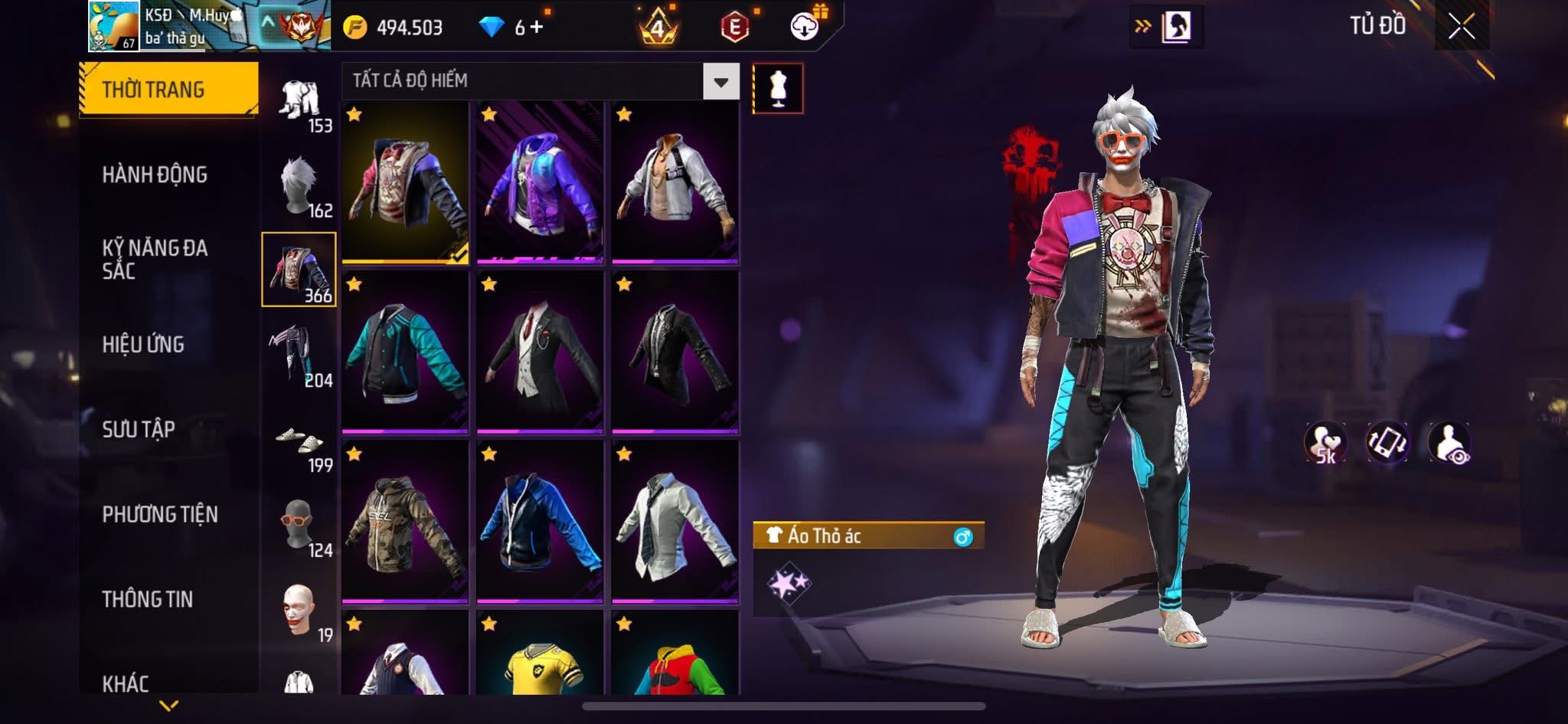1568x724 pixels.
Task: Open the Hành Động tab
Action: tap(155, 175)
